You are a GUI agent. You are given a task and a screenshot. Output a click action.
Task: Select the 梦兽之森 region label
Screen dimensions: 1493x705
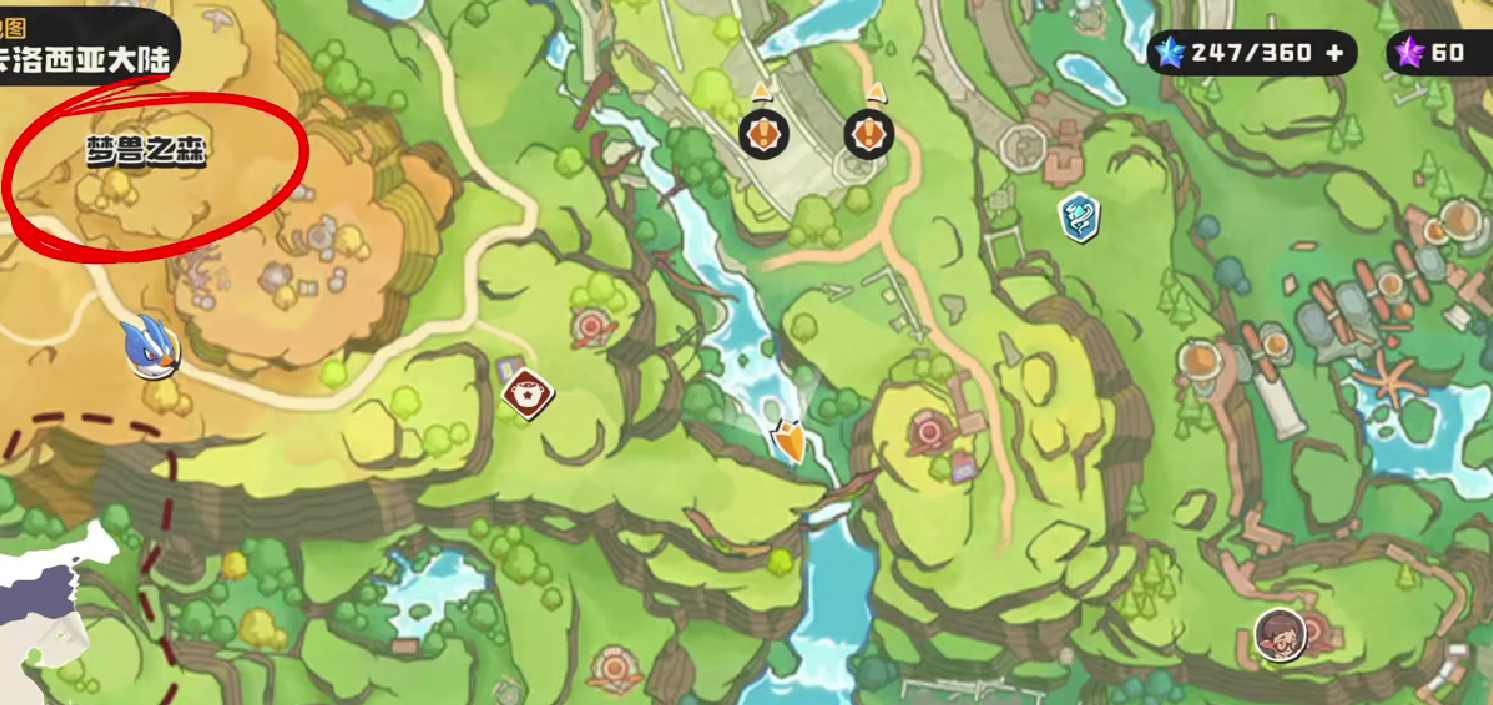(x=146, y=154)
